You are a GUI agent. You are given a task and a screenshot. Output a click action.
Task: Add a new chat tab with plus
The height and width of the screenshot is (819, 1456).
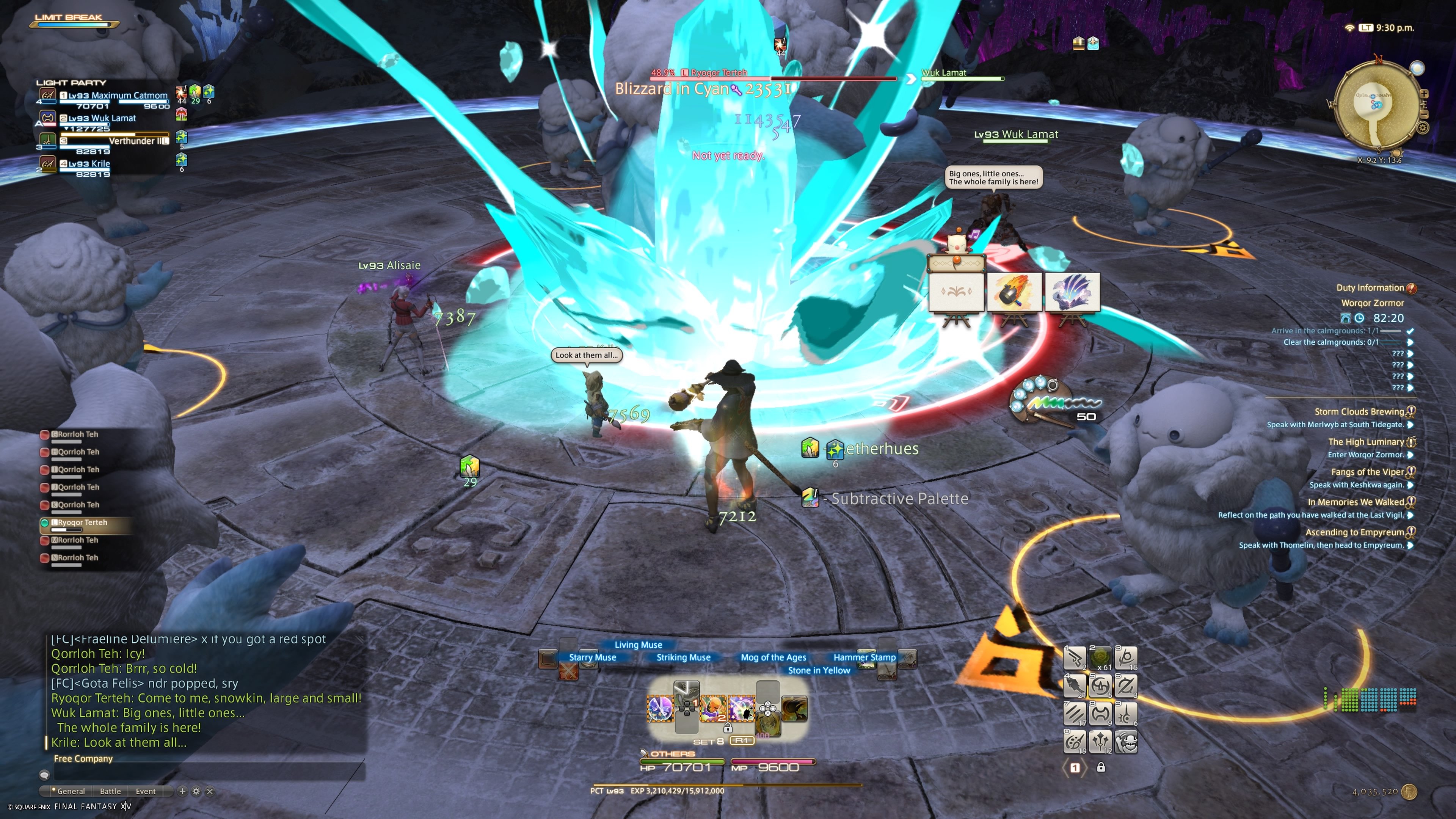click(182, 791)
